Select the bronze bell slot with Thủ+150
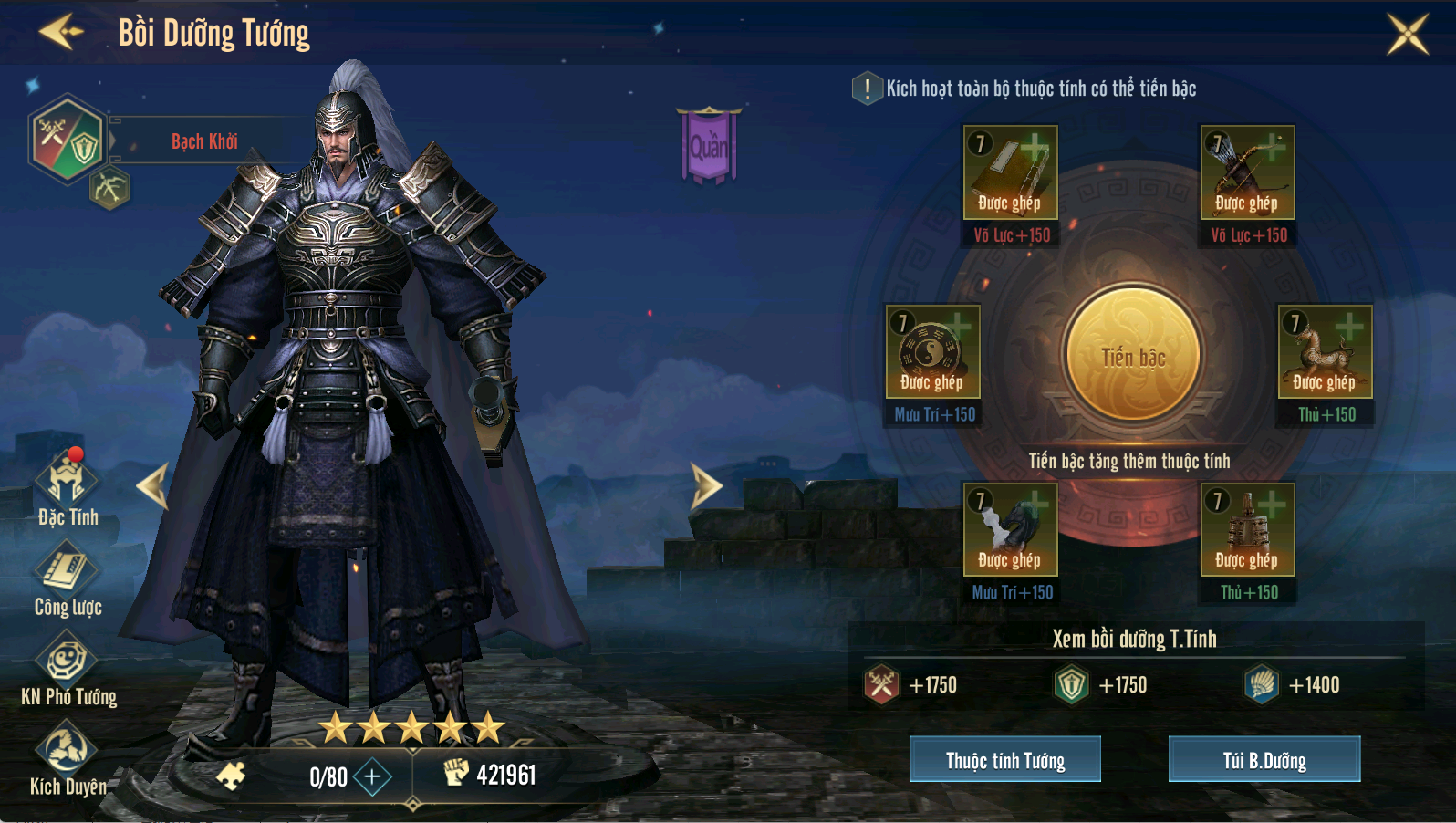 click(1247, 529)
